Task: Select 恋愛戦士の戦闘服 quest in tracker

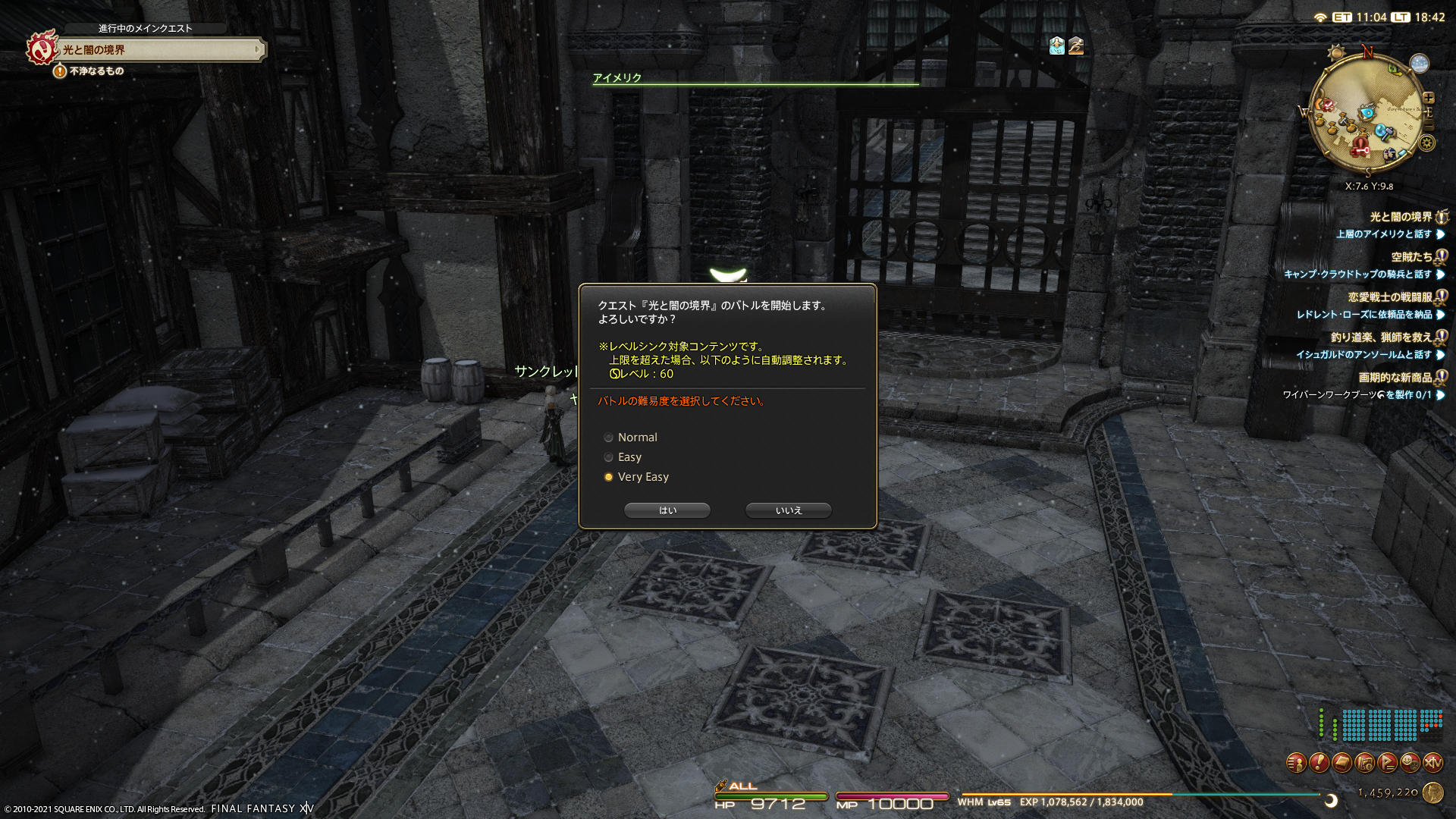Action: pyautogui.click(x=1389, y=297)
